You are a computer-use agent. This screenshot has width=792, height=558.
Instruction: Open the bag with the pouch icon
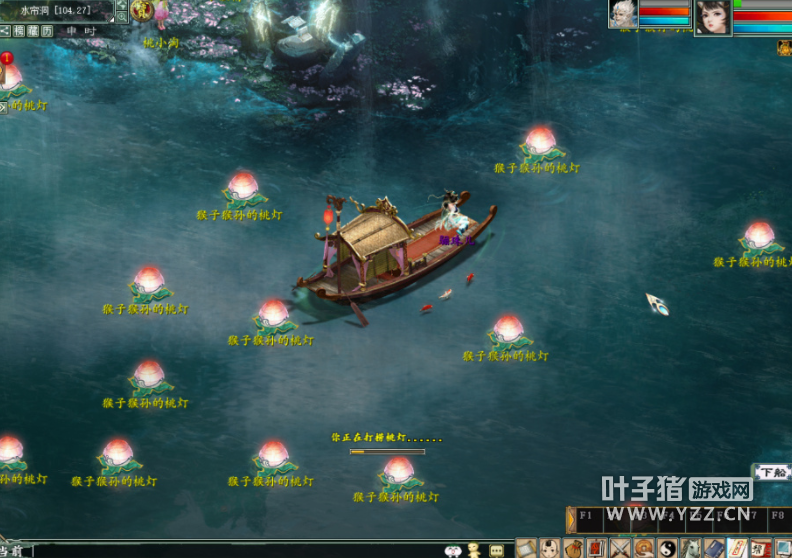coord(572,548)
